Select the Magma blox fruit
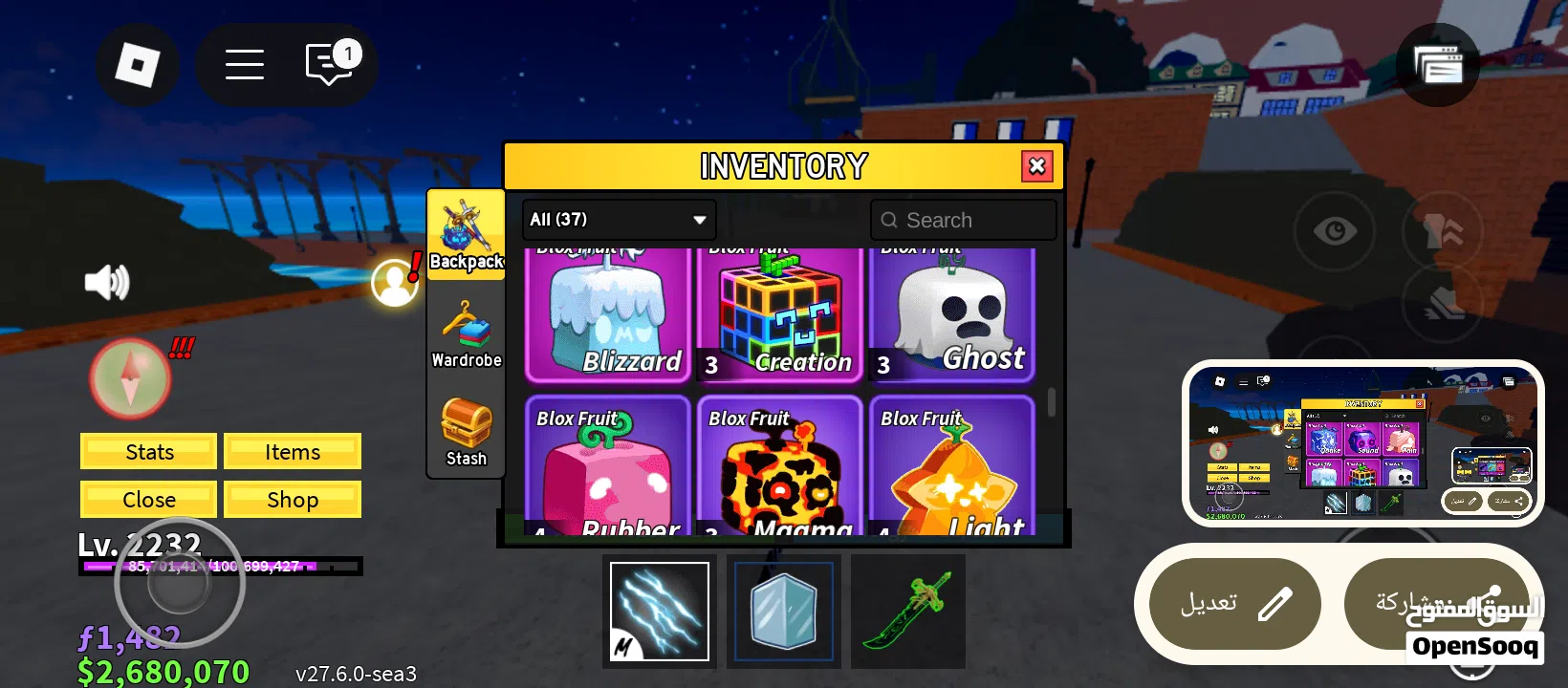Screen dimensions: 1568x688 click(780, 465)
